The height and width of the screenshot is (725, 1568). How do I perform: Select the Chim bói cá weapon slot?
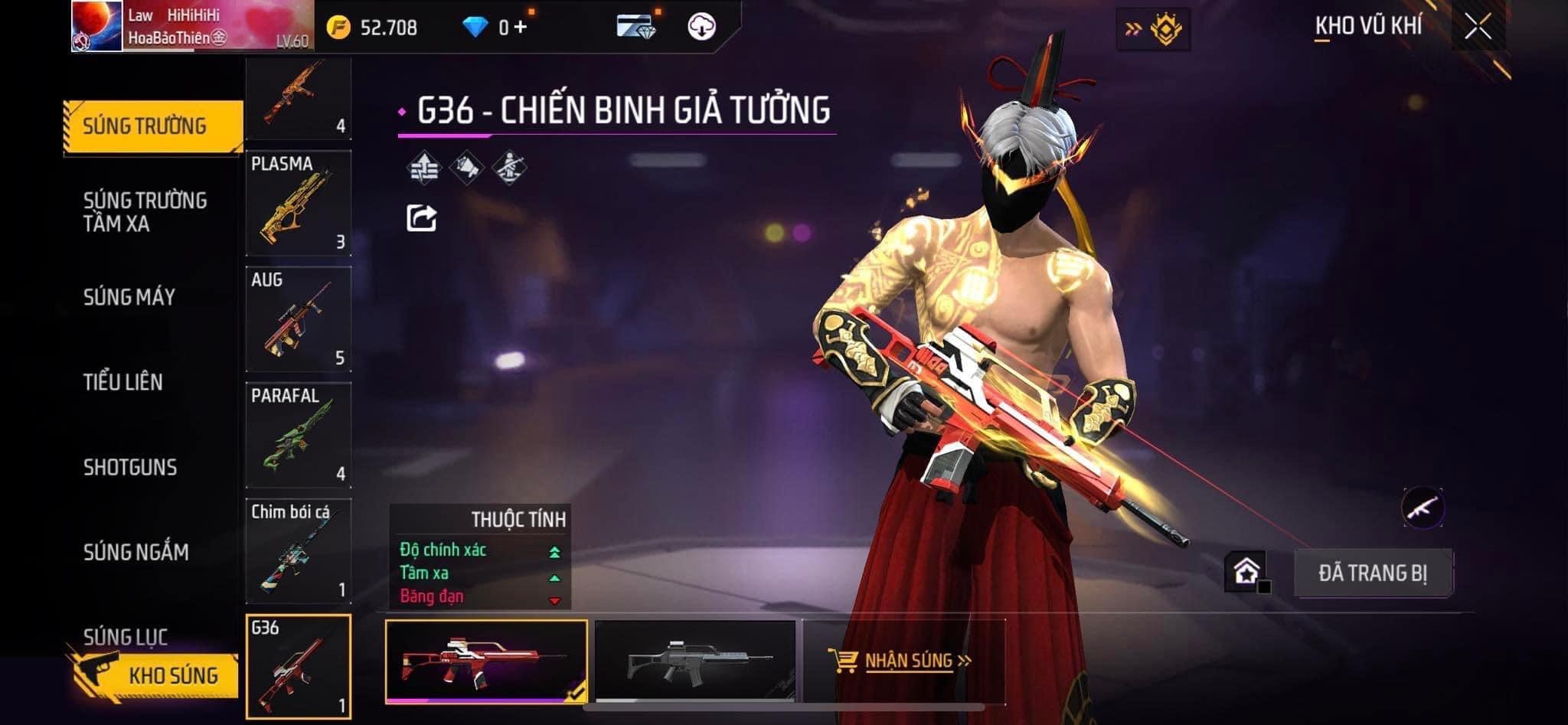299,551
